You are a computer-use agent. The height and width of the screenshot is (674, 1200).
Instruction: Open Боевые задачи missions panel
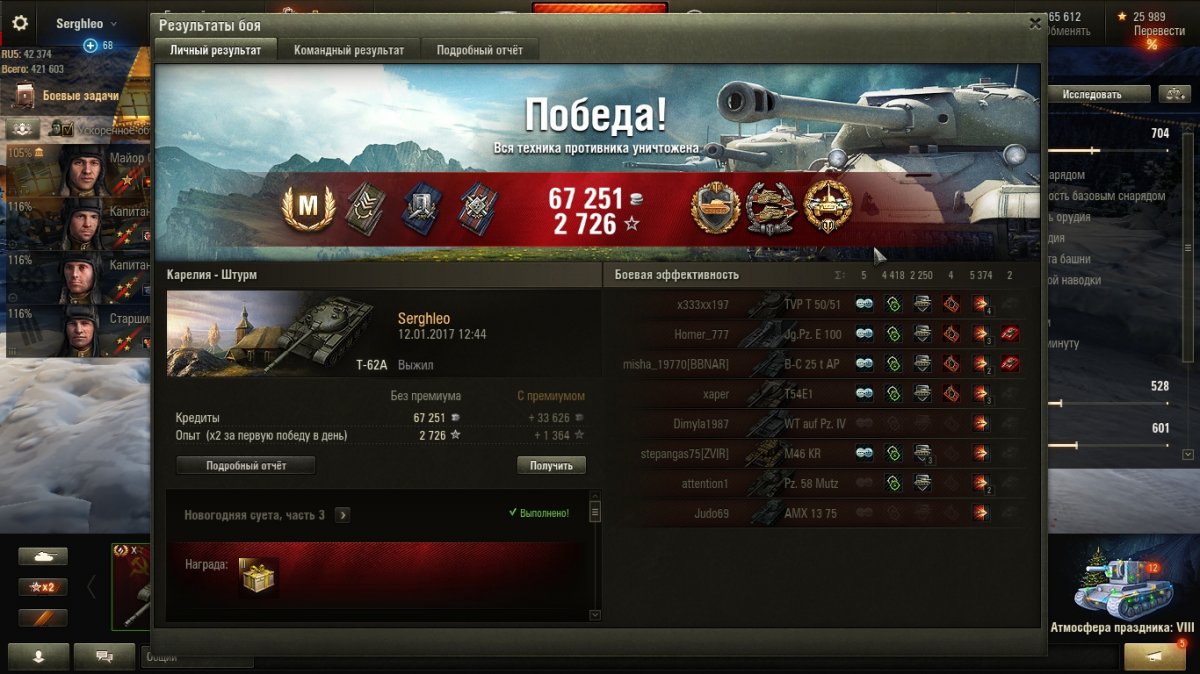(x=80, y=96)
